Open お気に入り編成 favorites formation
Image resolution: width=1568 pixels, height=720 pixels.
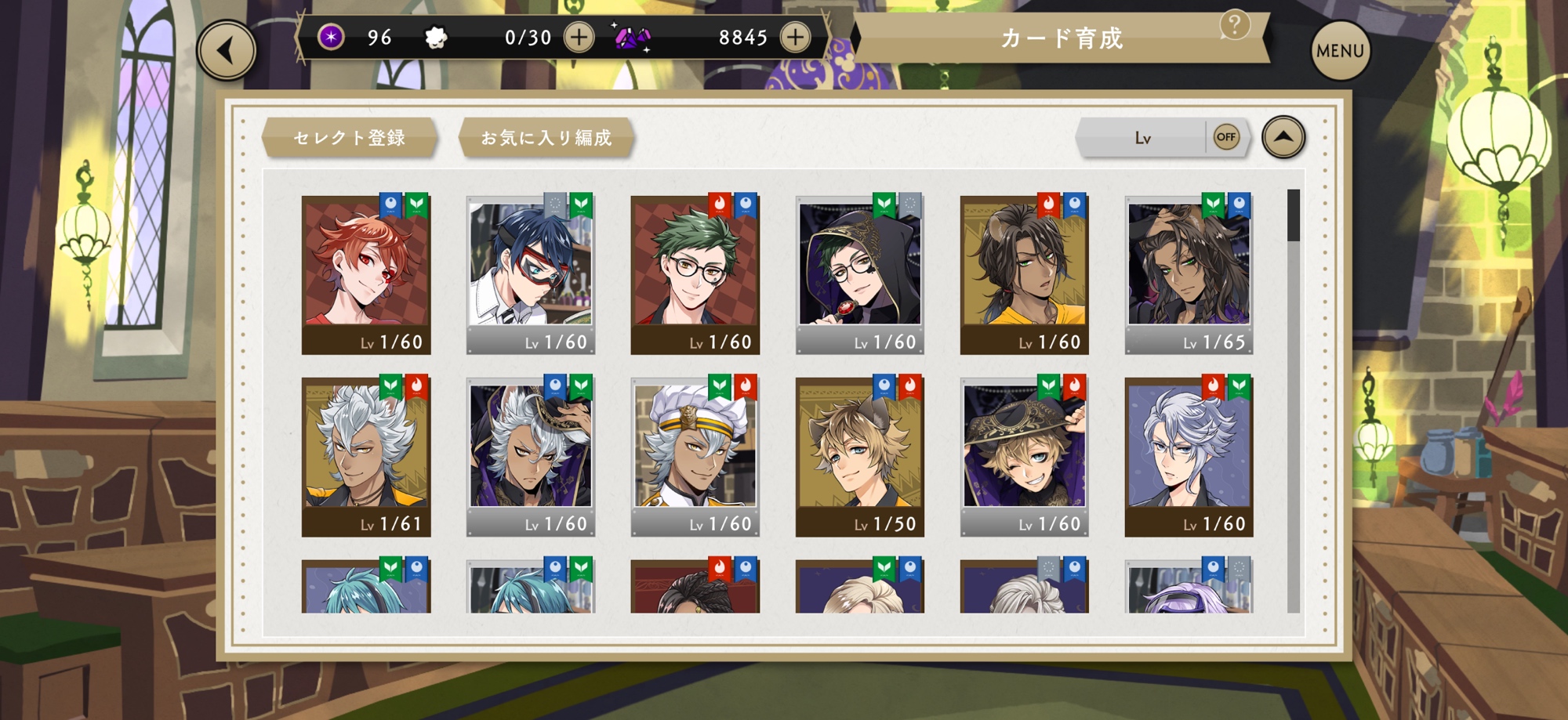[x=546, y=138]
